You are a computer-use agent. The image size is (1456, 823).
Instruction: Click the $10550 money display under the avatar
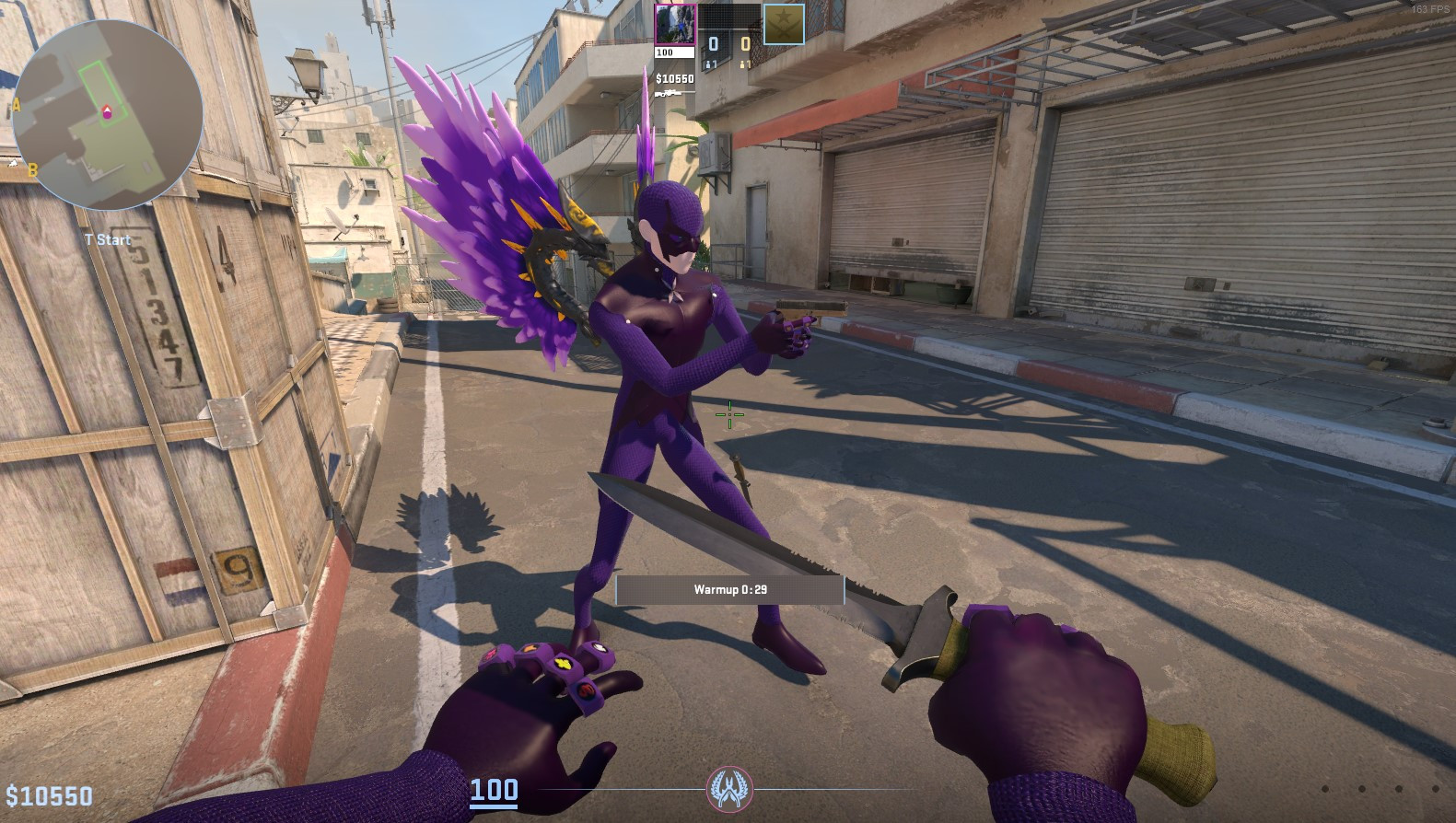coord(675,78)
